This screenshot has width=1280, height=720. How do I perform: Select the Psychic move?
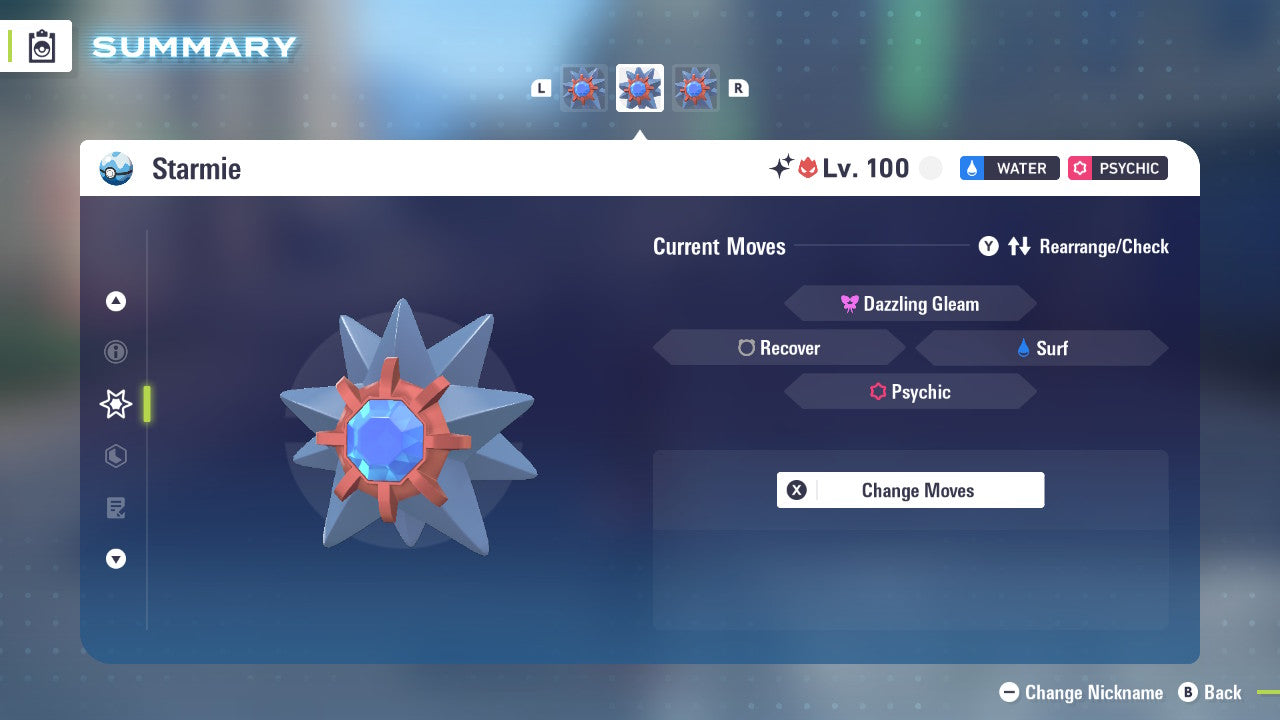point(910,391)
